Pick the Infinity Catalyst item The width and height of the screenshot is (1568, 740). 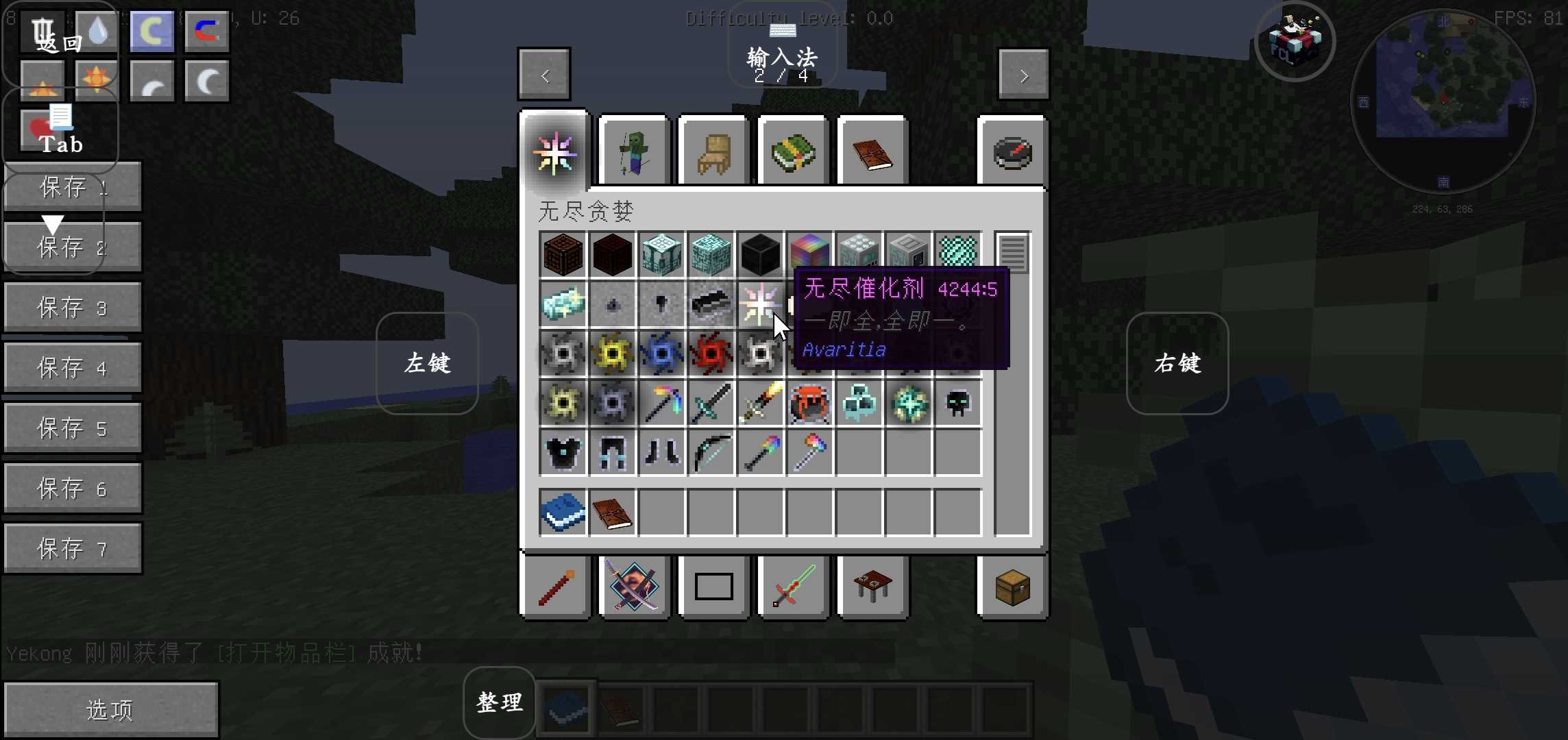(759, 304)
